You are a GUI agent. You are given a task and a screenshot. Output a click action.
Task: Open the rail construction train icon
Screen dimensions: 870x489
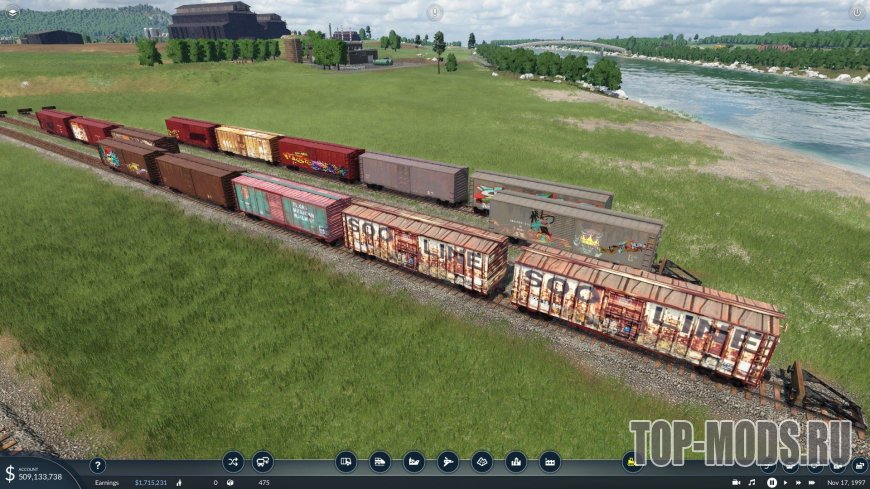[x=380, y=462]
